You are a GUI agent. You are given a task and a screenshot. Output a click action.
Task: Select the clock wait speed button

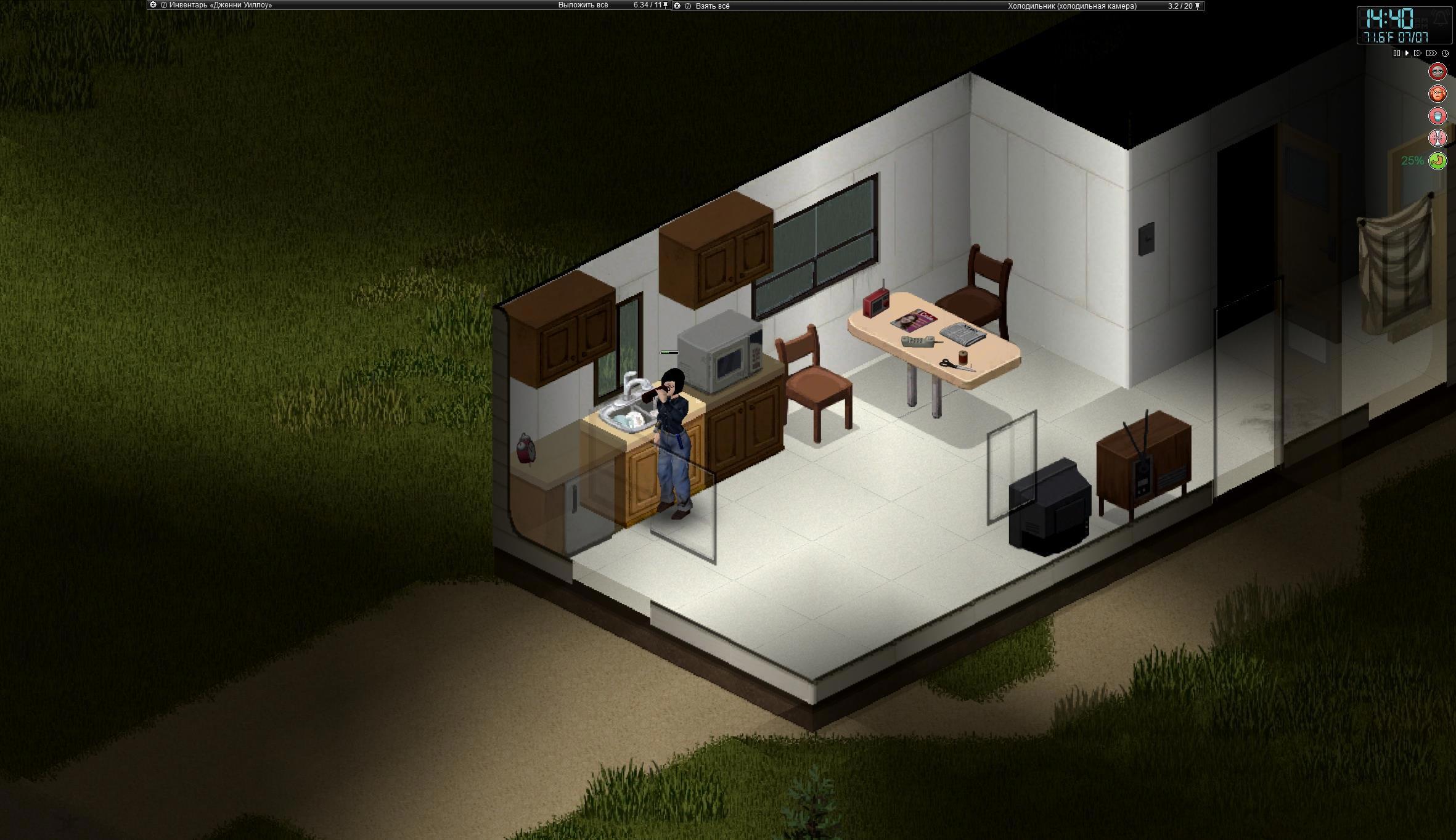[x=1445, y=54]
